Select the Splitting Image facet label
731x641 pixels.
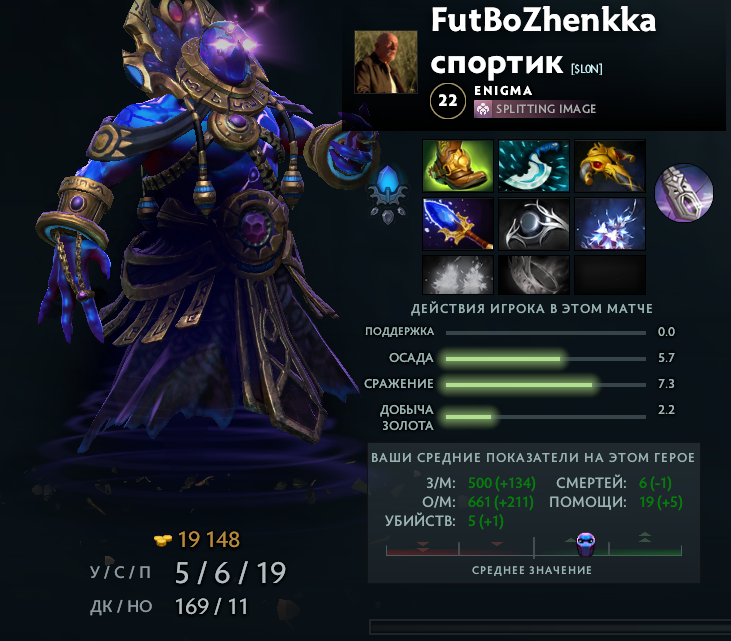545,109
